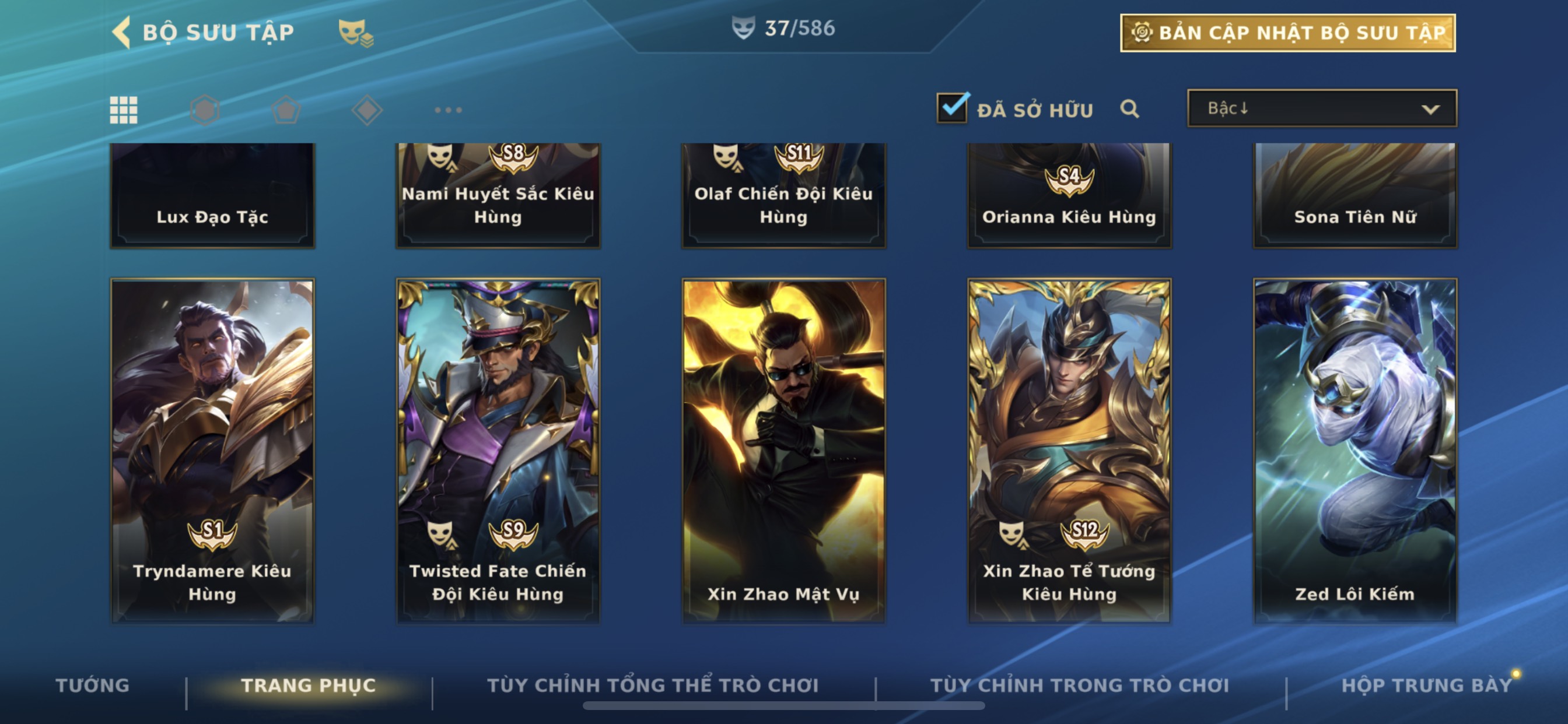Pick Twisted Fate Chiến Đội Kiêu Hùng

click(x=498, y=450)
